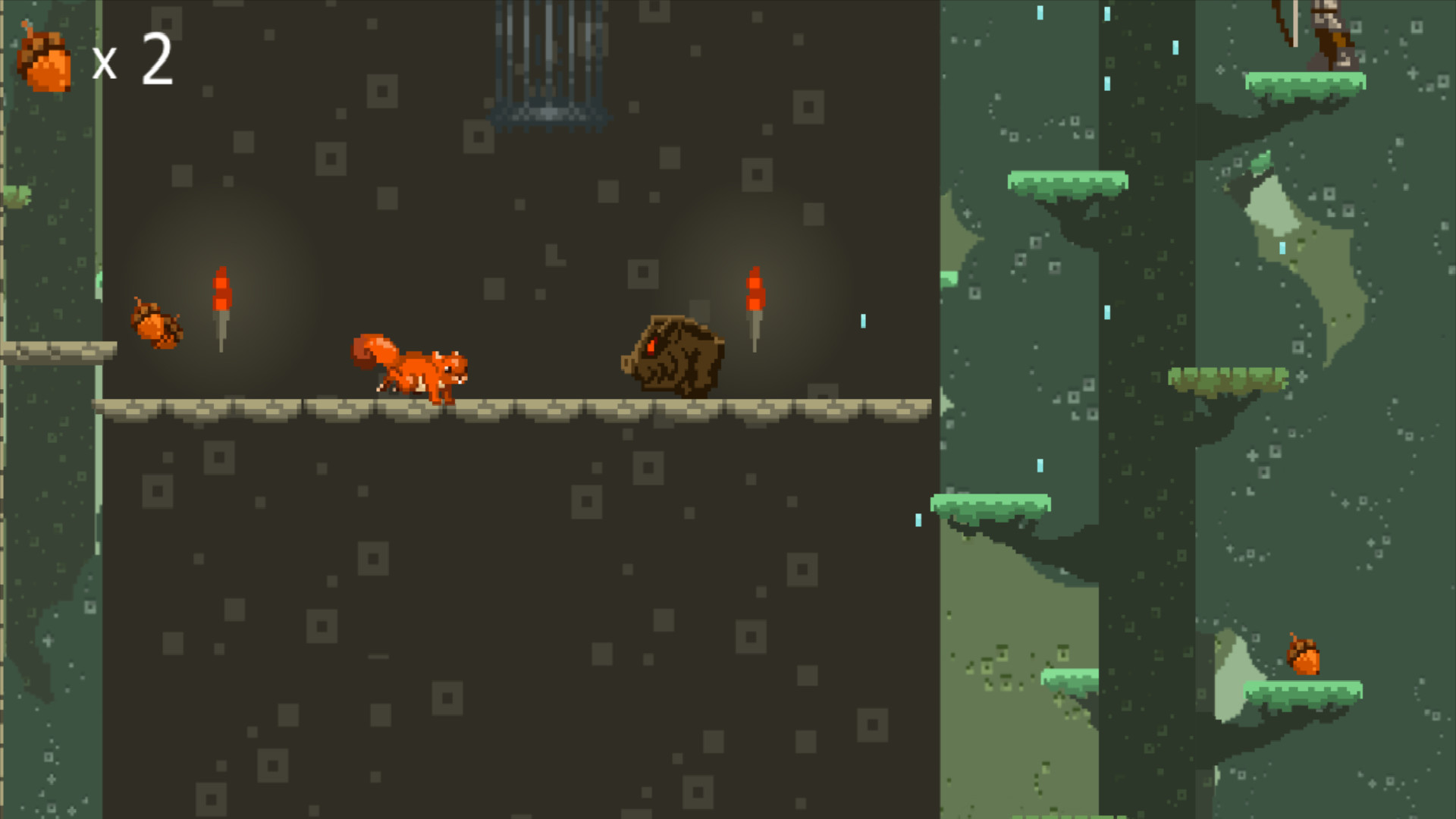Toggle the right torch flame
This screenshot has height=819, width=1456.
click(x=756, y=284)
